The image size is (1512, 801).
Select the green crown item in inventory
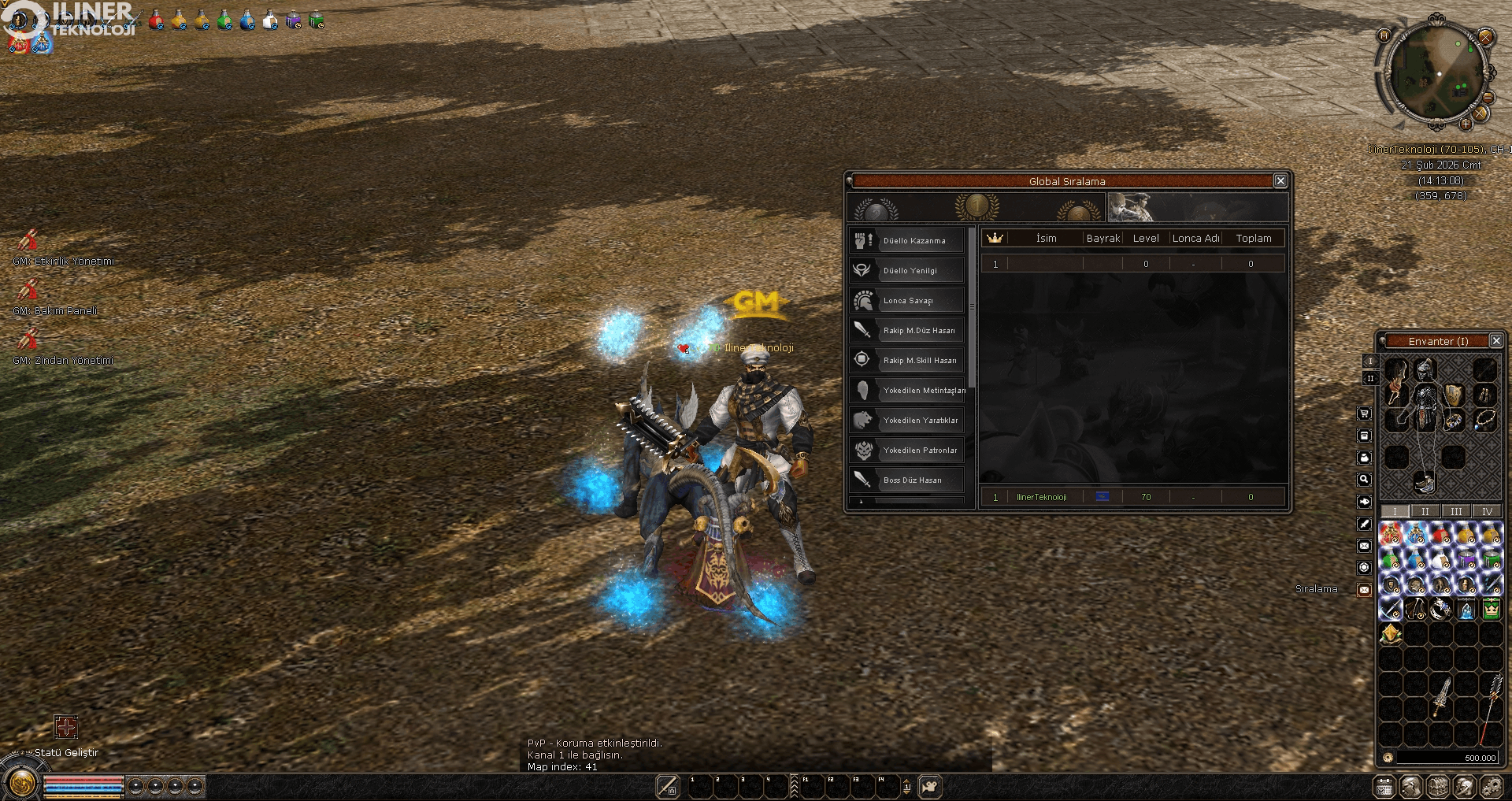coord(1491,609)
